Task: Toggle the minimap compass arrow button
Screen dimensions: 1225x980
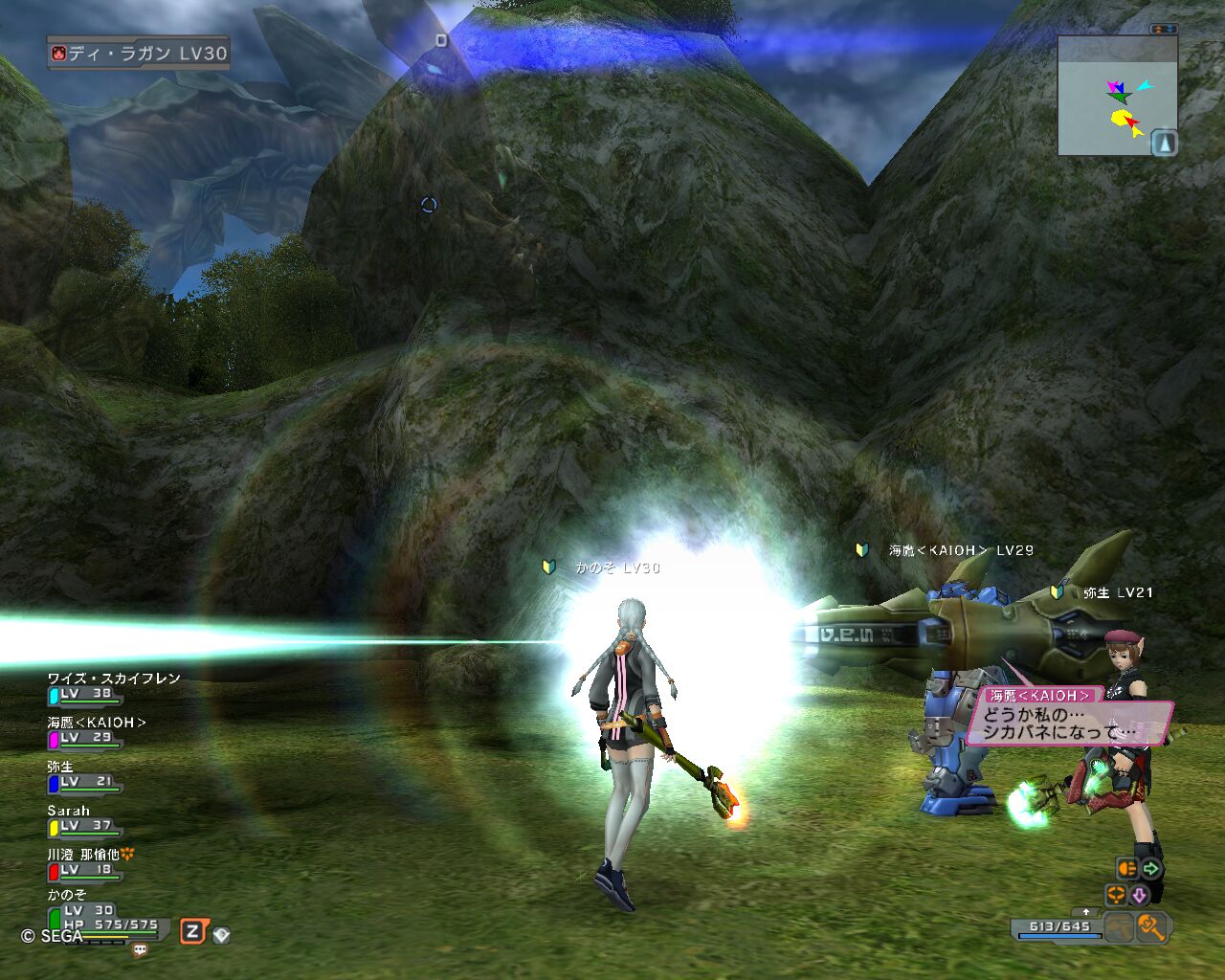Action: tap(1164, 143)
